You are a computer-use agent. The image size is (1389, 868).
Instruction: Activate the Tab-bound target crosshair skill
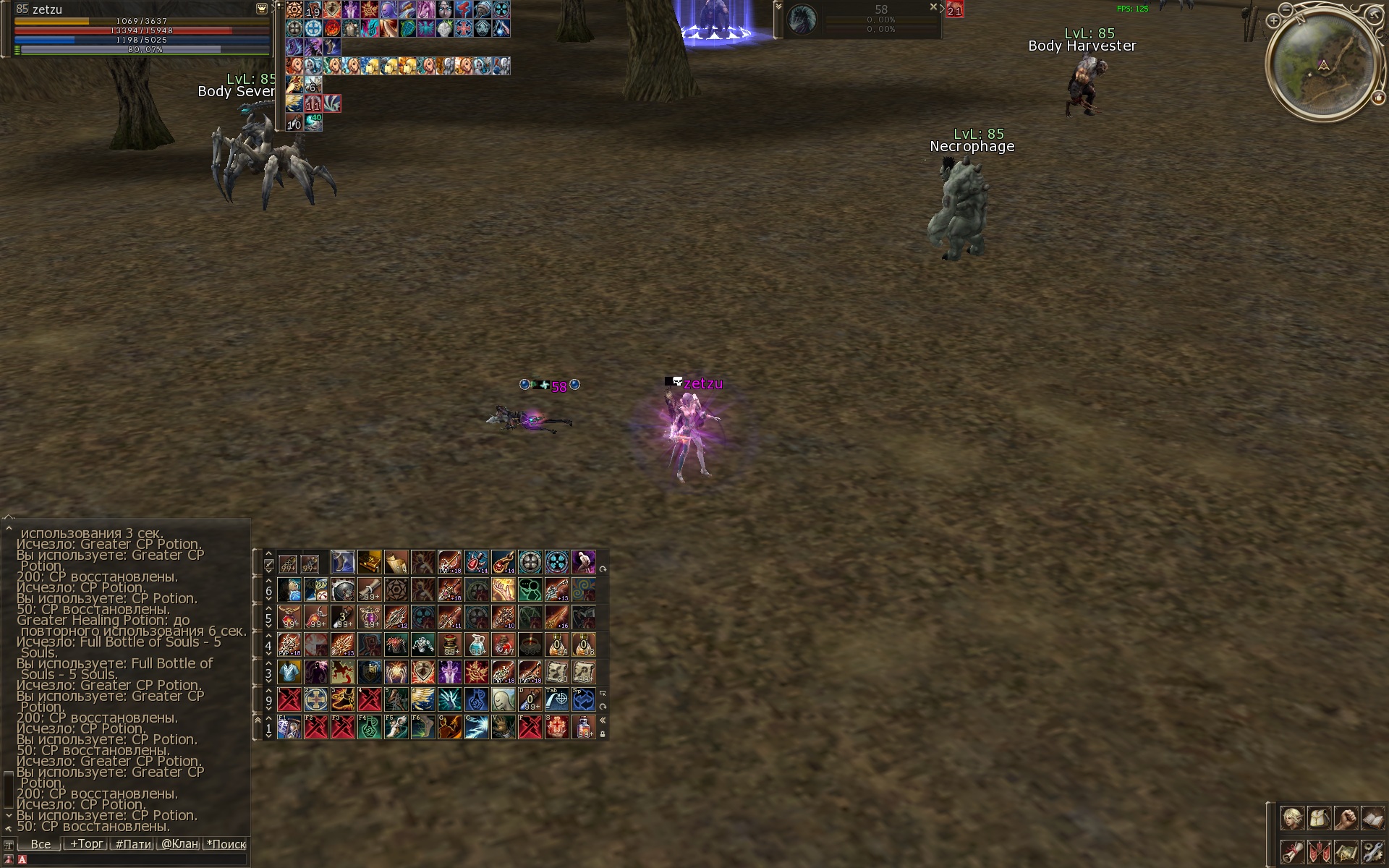pyautogui.click(x=556, y=699)
